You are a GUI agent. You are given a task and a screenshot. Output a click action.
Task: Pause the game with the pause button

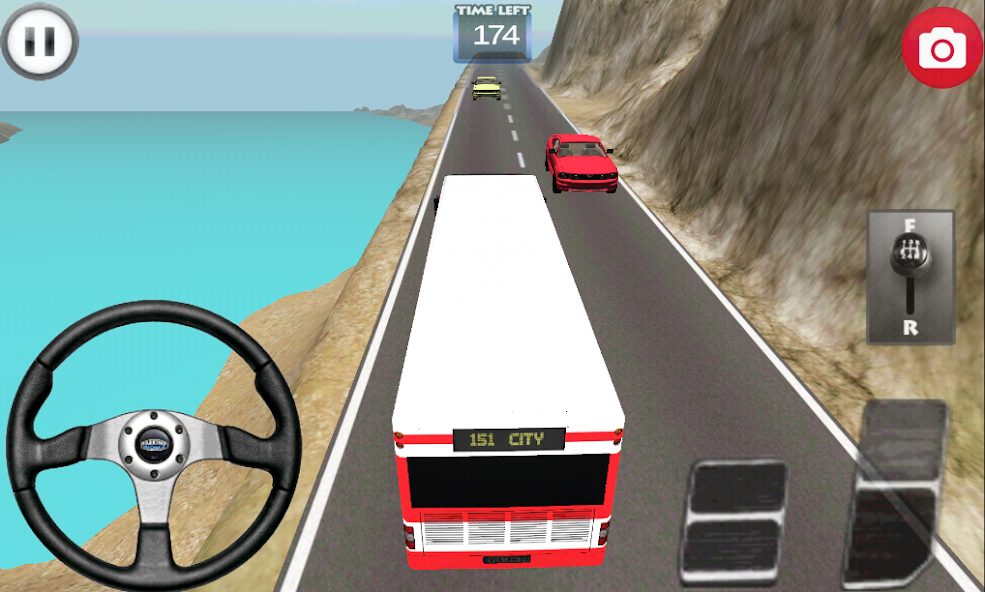[x=40, y=42]
